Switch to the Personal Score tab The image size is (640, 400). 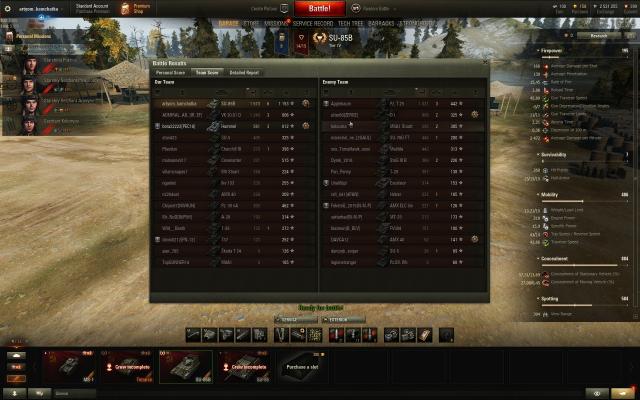point(170,72)
